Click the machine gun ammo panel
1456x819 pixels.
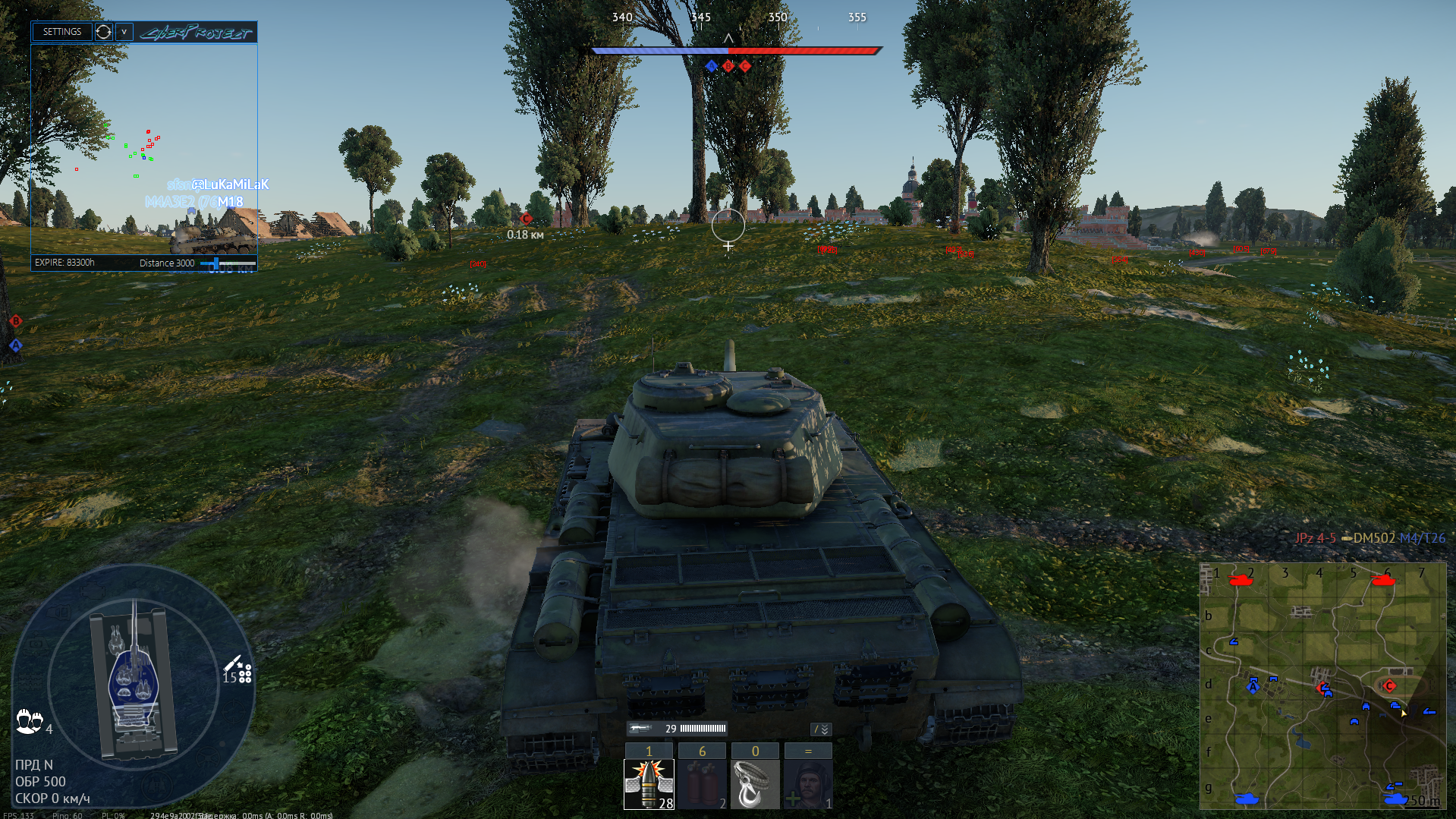point(677,729)
